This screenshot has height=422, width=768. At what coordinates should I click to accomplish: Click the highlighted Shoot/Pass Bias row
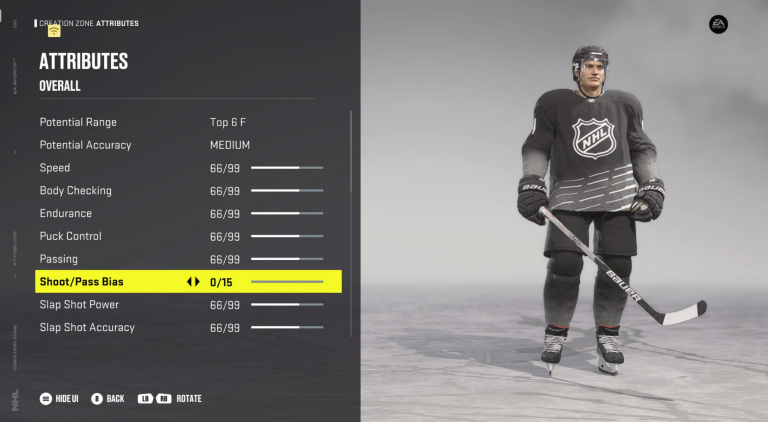point(82,282)
